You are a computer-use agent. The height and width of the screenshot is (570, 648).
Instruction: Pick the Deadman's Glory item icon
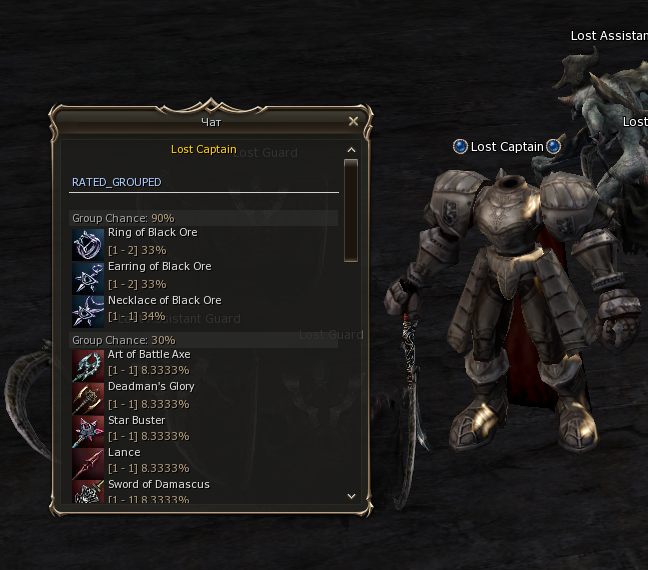[88, 398]
